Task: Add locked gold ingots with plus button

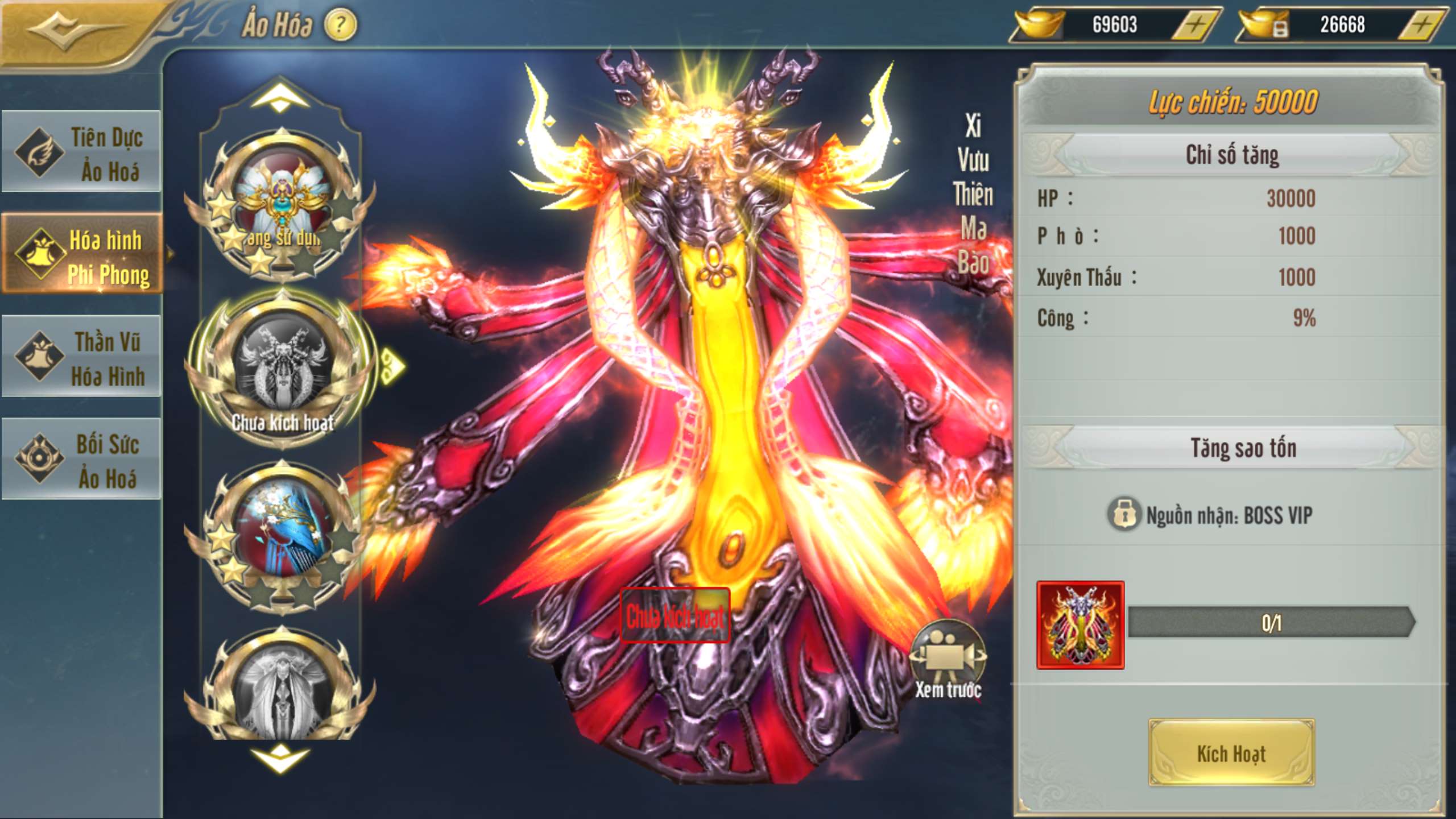Action: click(1421, 25)
